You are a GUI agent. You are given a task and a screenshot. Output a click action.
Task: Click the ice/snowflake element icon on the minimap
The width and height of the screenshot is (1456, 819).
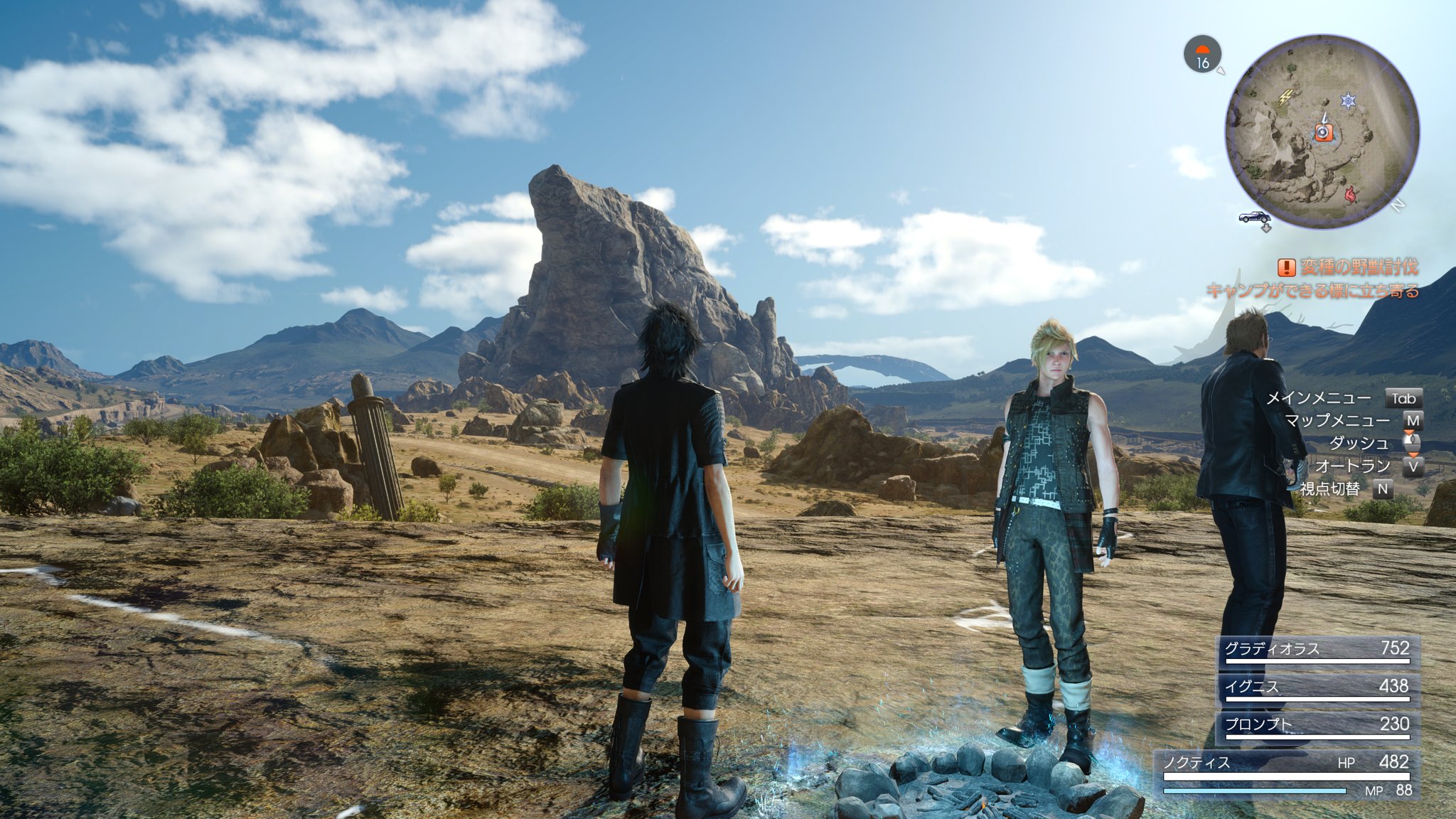click(x=1347, y=100)
